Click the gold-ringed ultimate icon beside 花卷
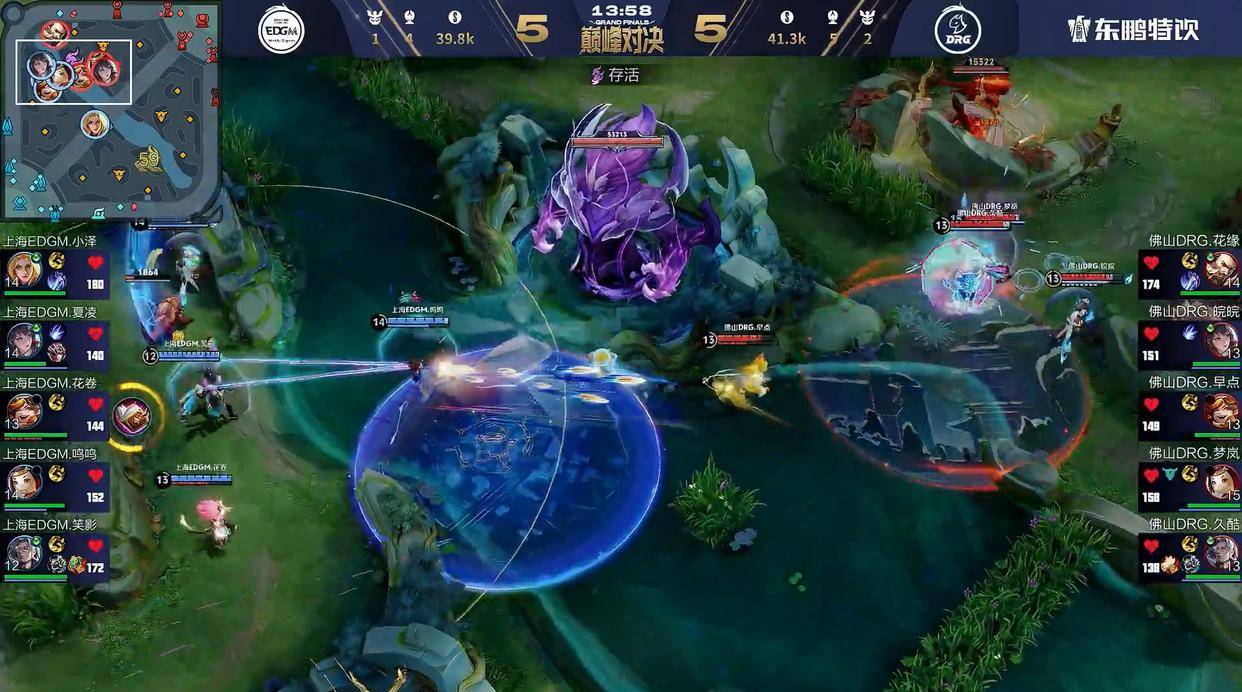 point(131,416)
